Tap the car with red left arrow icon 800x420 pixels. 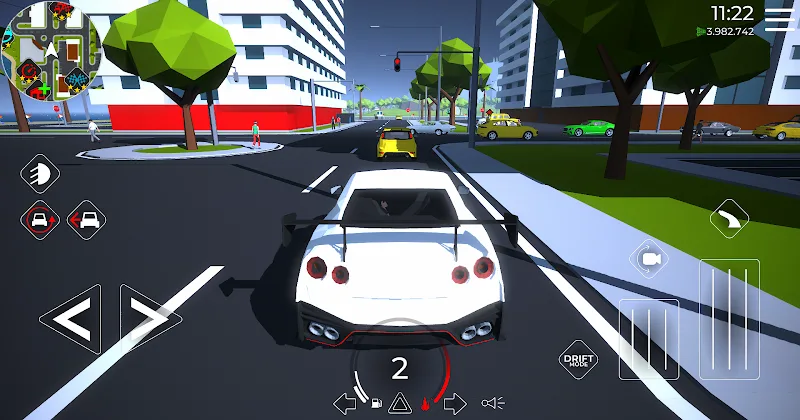[86, 219]
